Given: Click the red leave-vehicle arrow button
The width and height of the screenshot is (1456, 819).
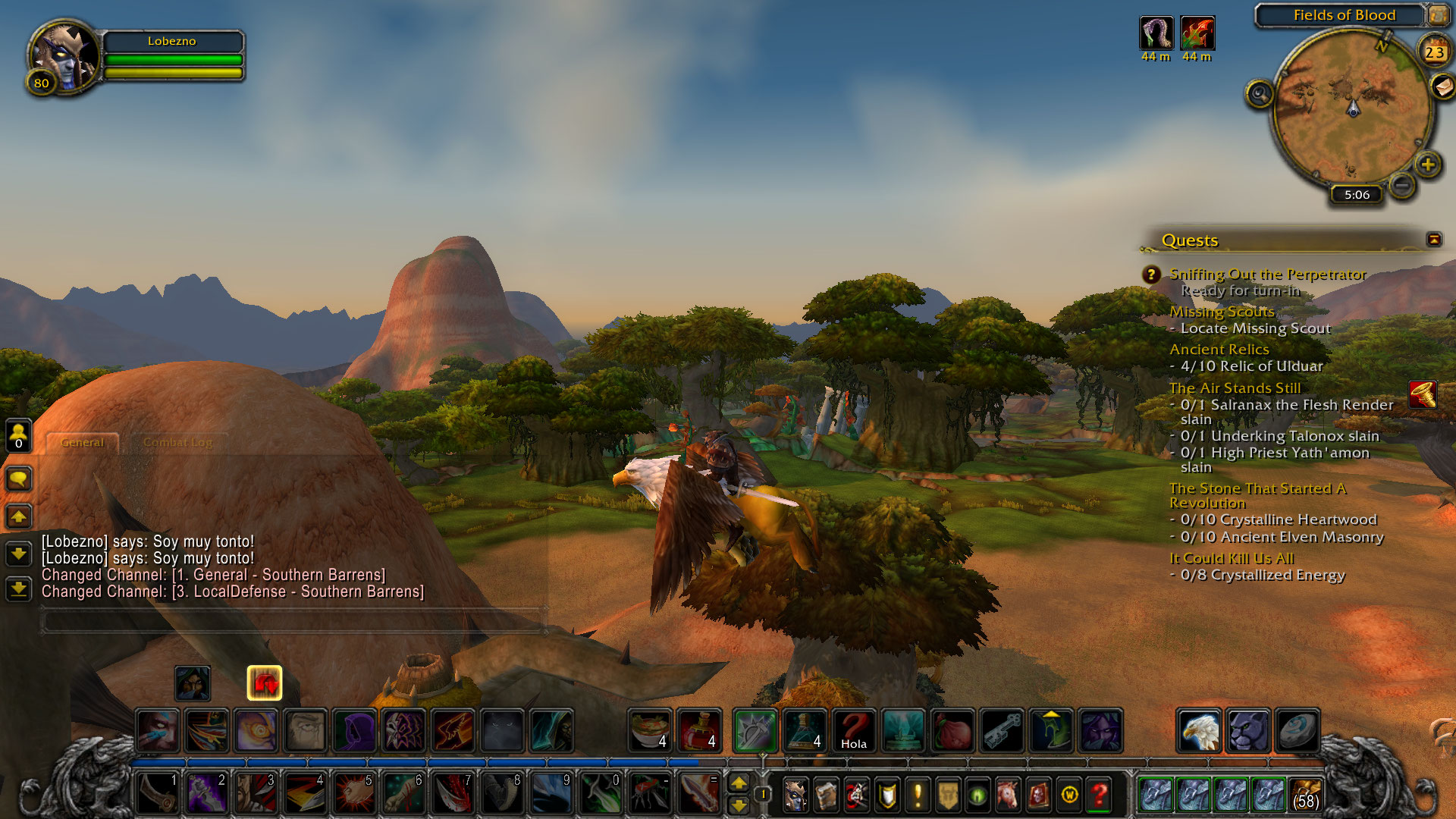Looking at the screenshot, I should click(x=265, y=683).
